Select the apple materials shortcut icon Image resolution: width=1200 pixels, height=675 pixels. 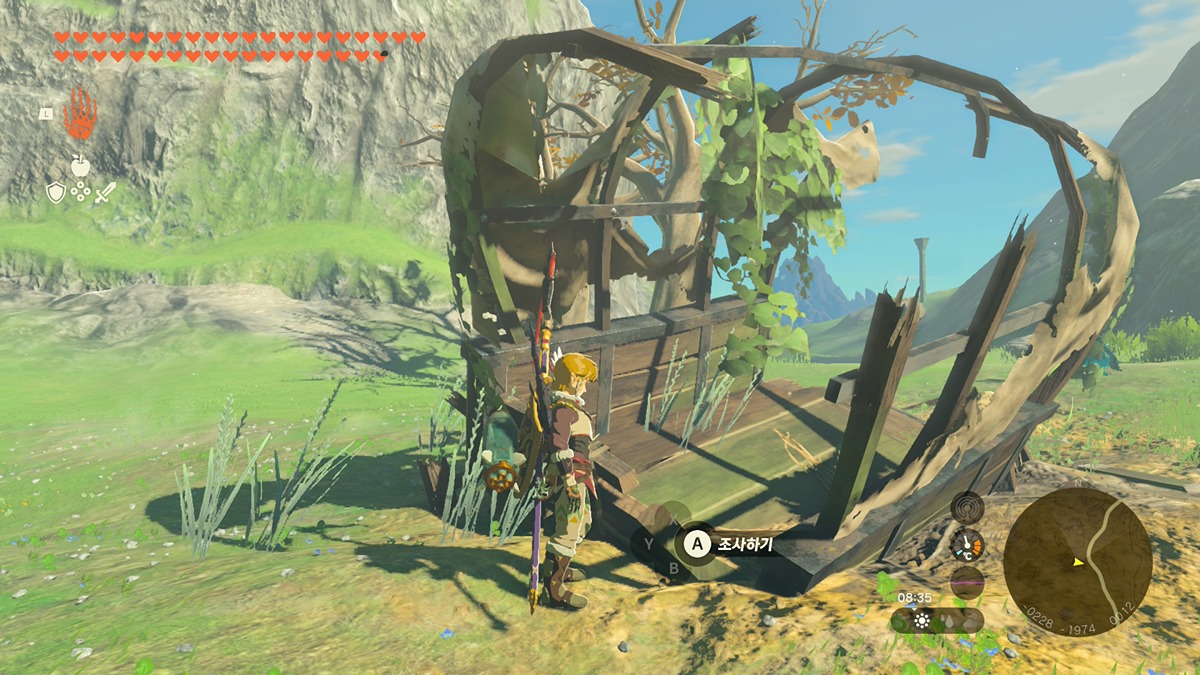pos(80,165)
